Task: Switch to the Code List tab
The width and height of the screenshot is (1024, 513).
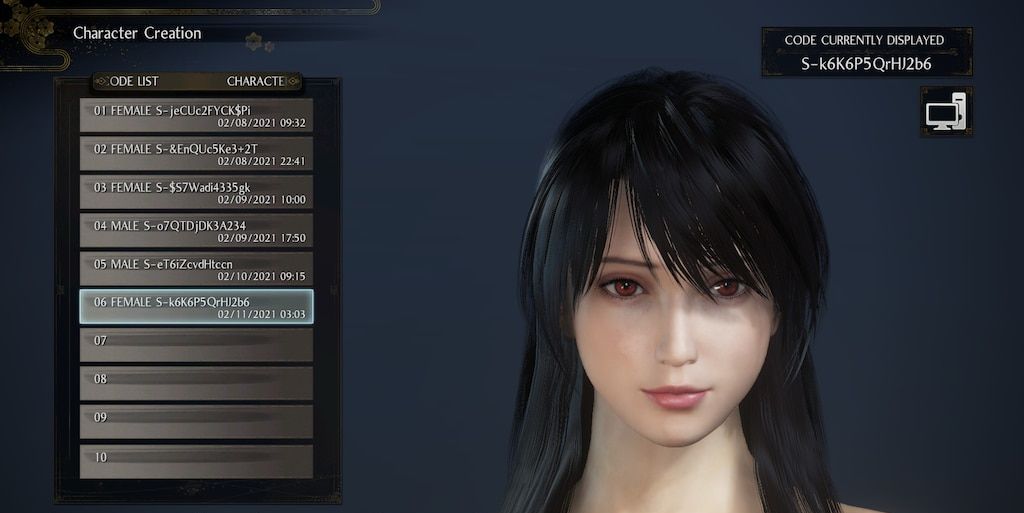Action: (x=132, y=81)
